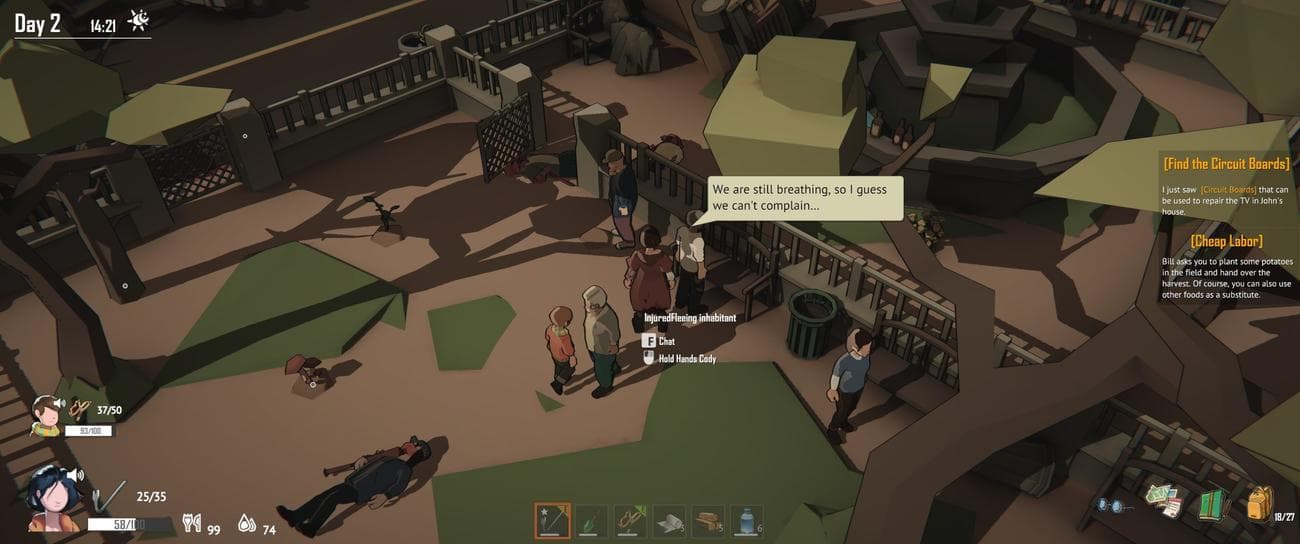Open the map and notes icon
The image size is (1300, 544).
(1164, 501)
